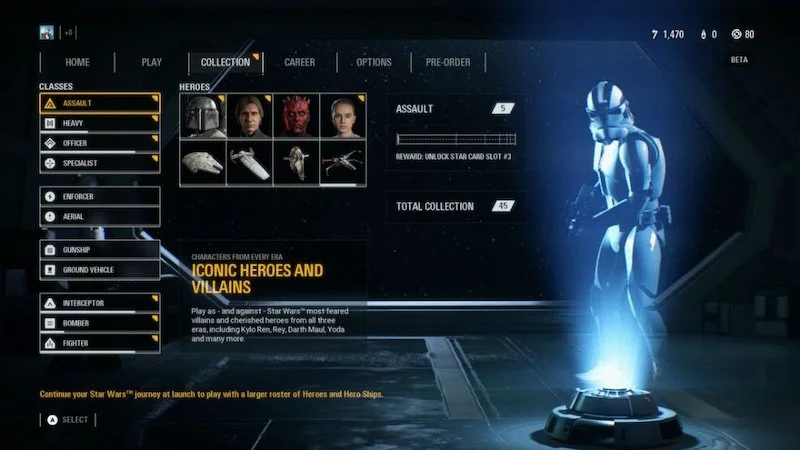Choose the Heavy class
The height and width of the screenshot is (450, 800).
[99, 123]
